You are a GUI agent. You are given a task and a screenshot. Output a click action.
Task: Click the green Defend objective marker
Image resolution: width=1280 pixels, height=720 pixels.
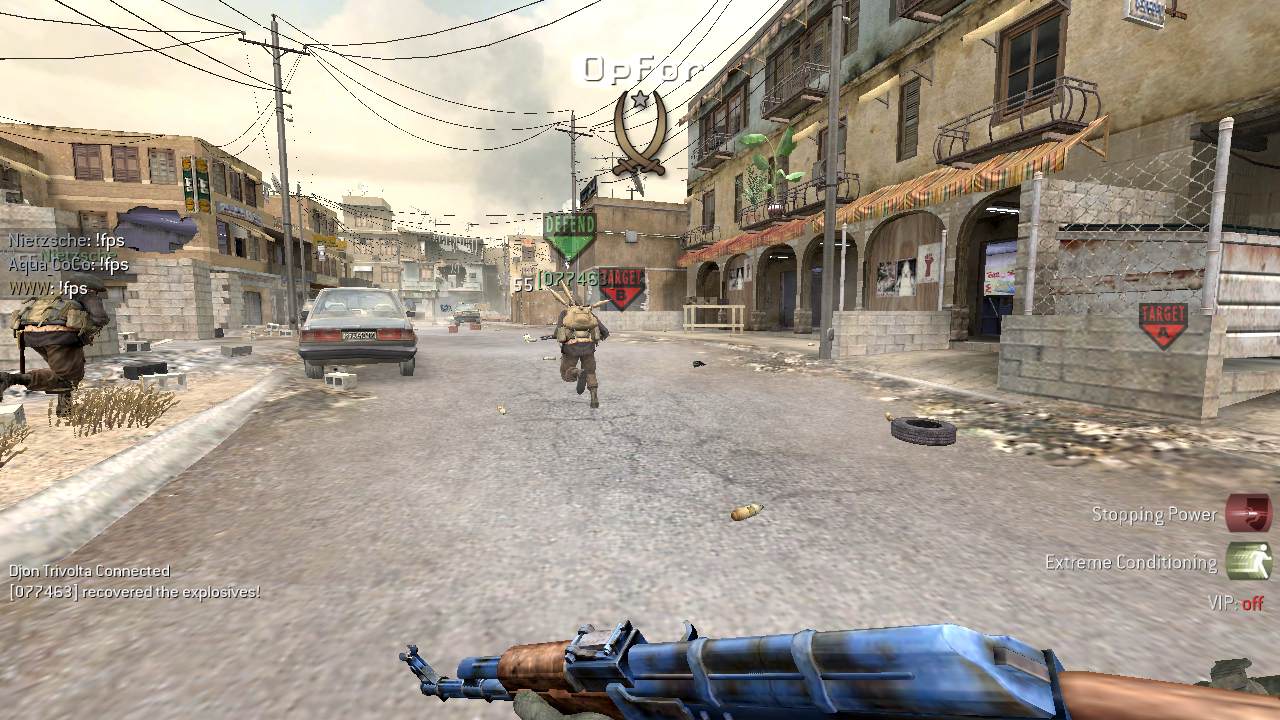click(569, 235)
